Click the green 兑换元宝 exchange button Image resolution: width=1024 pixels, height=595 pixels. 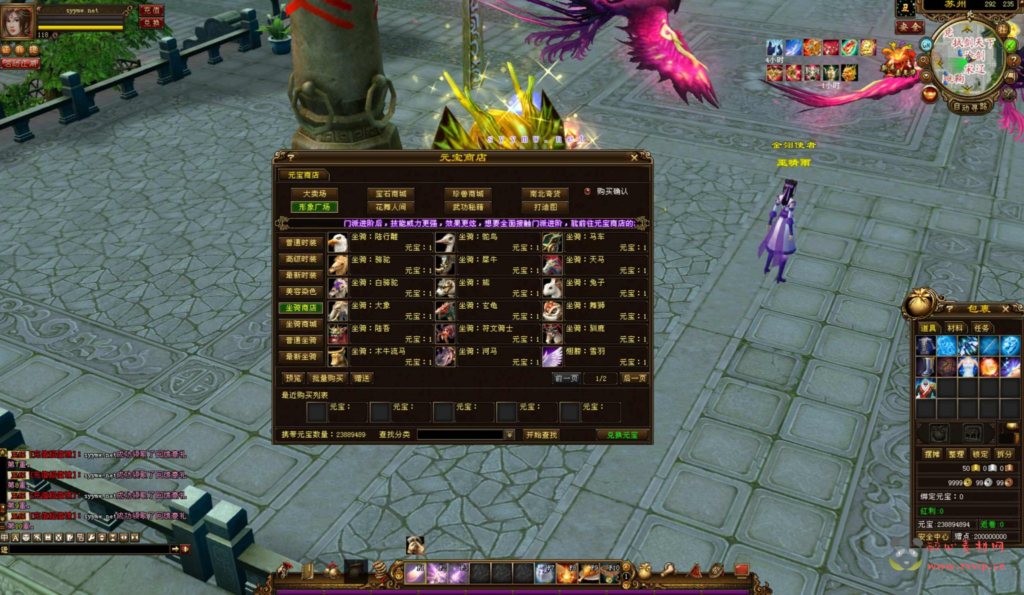click(622, 435)
